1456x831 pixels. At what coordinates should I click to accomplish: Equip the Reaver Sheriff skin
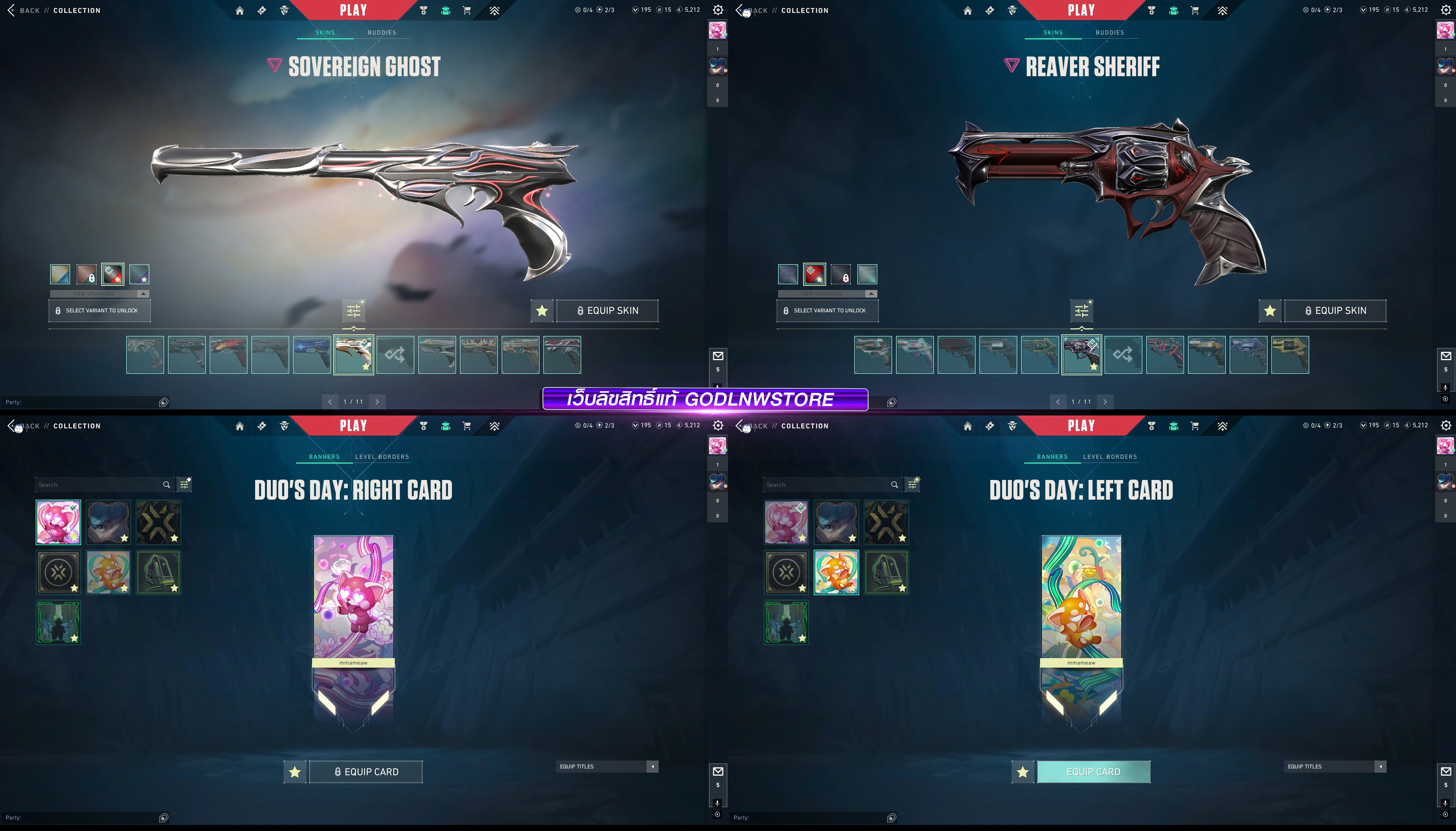pos(1335,310)
